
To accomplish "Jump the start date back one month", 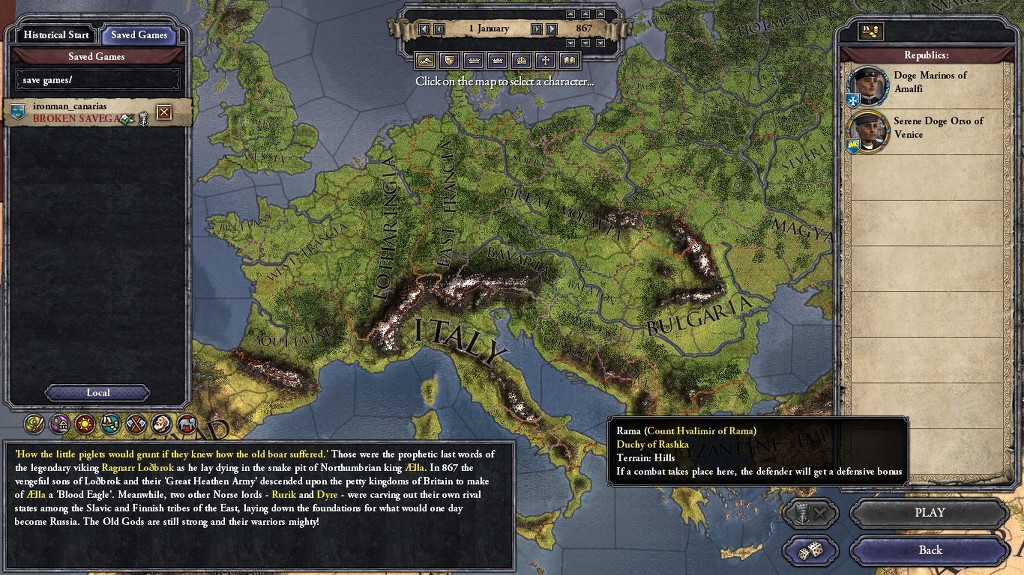I will pos(424,29).
